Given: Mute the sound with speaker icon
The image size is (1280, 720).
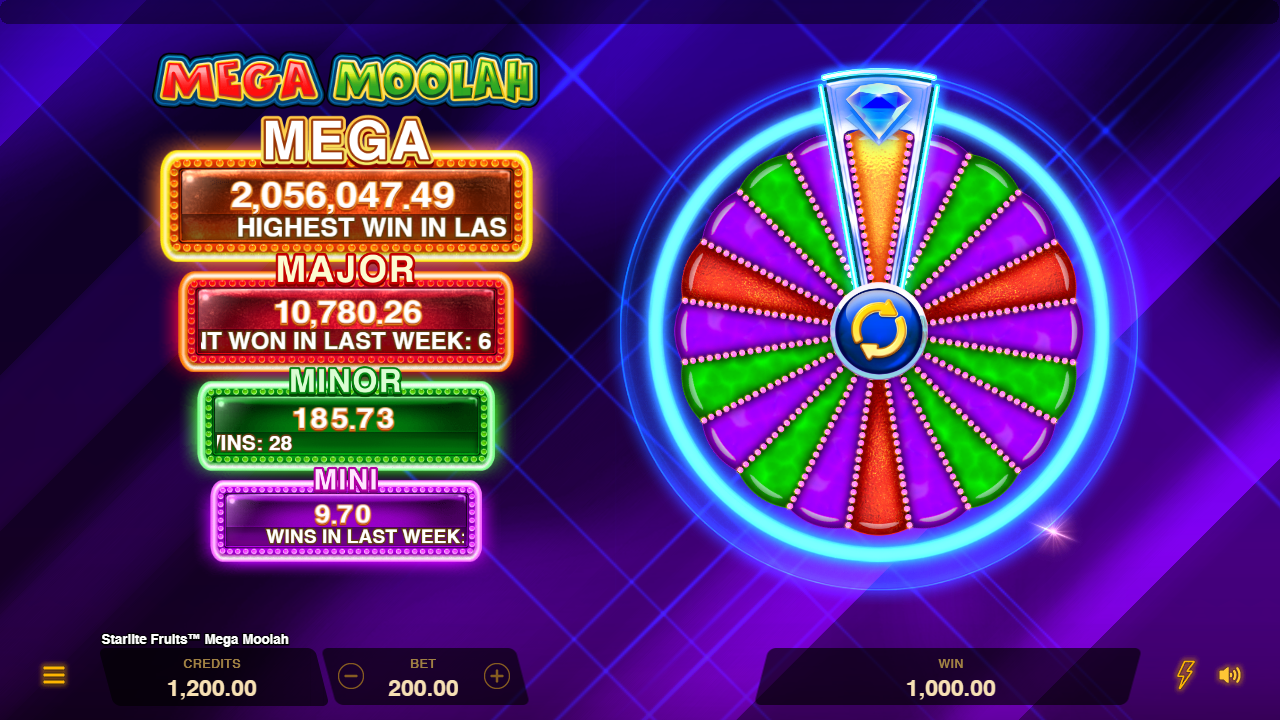Looking at the screenshot, I should click(1230, 675).
